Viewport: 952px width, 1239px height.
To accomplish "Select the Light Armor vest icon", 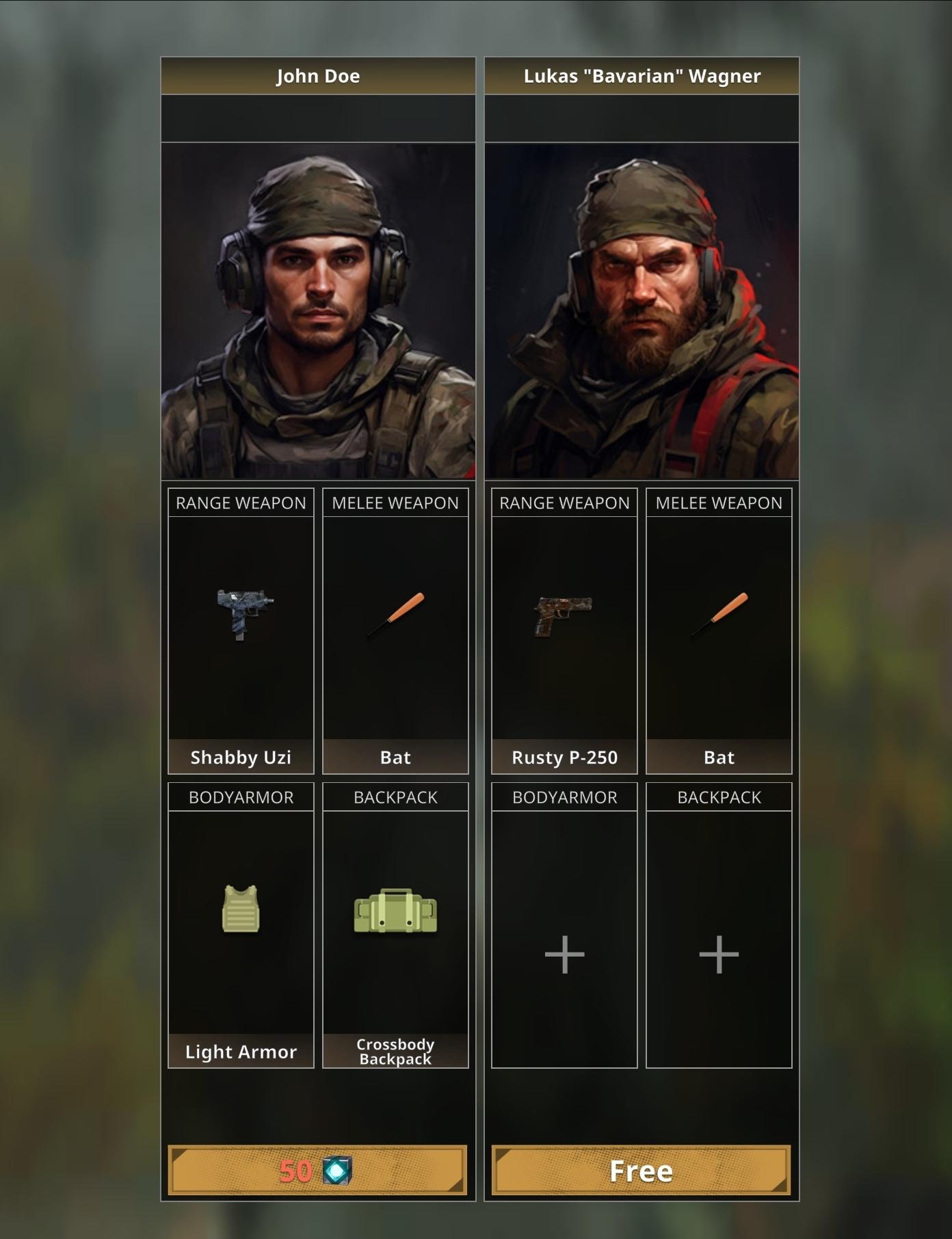I will point(239,909).
